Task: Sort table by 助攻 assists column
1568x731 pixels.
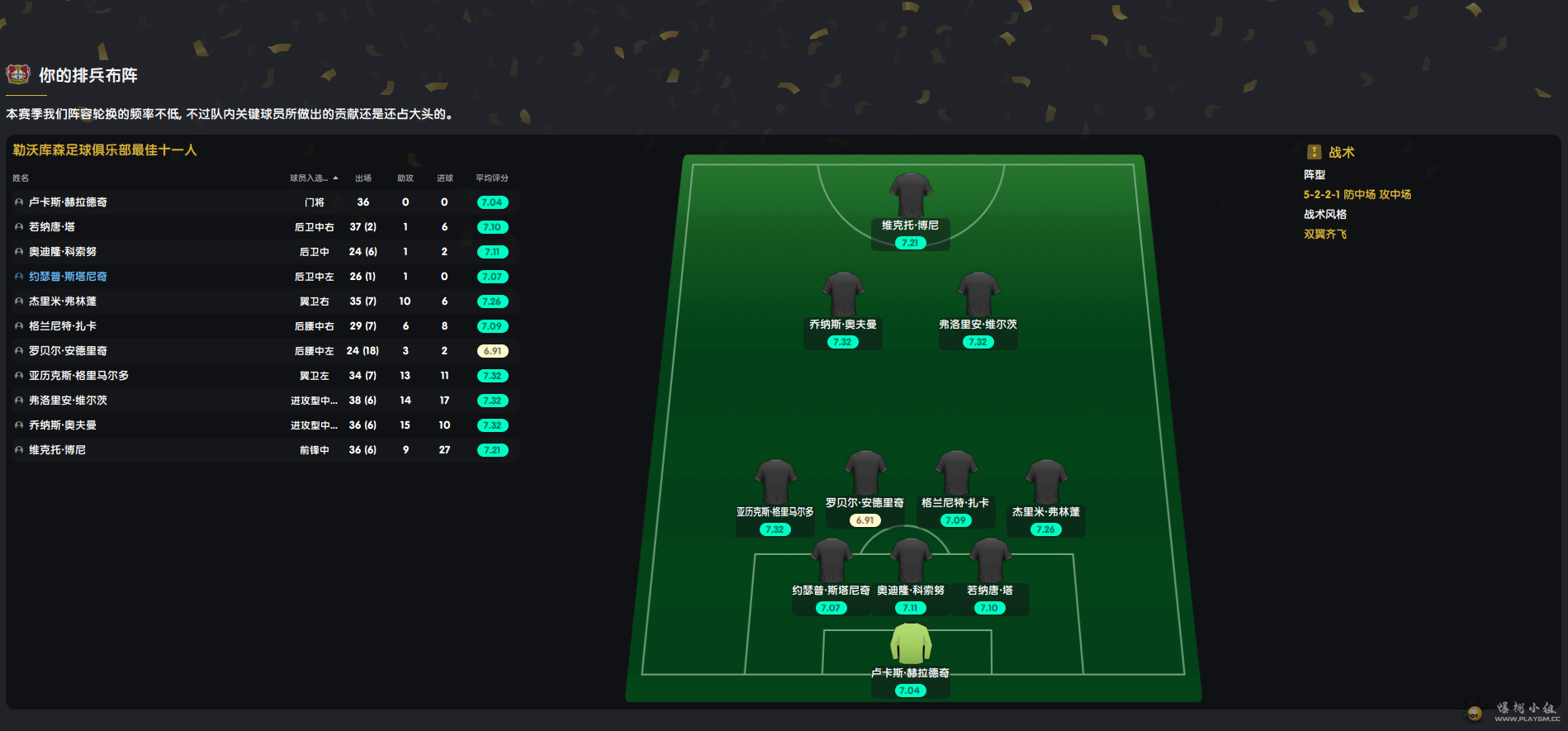Action: tap(405, 178)
